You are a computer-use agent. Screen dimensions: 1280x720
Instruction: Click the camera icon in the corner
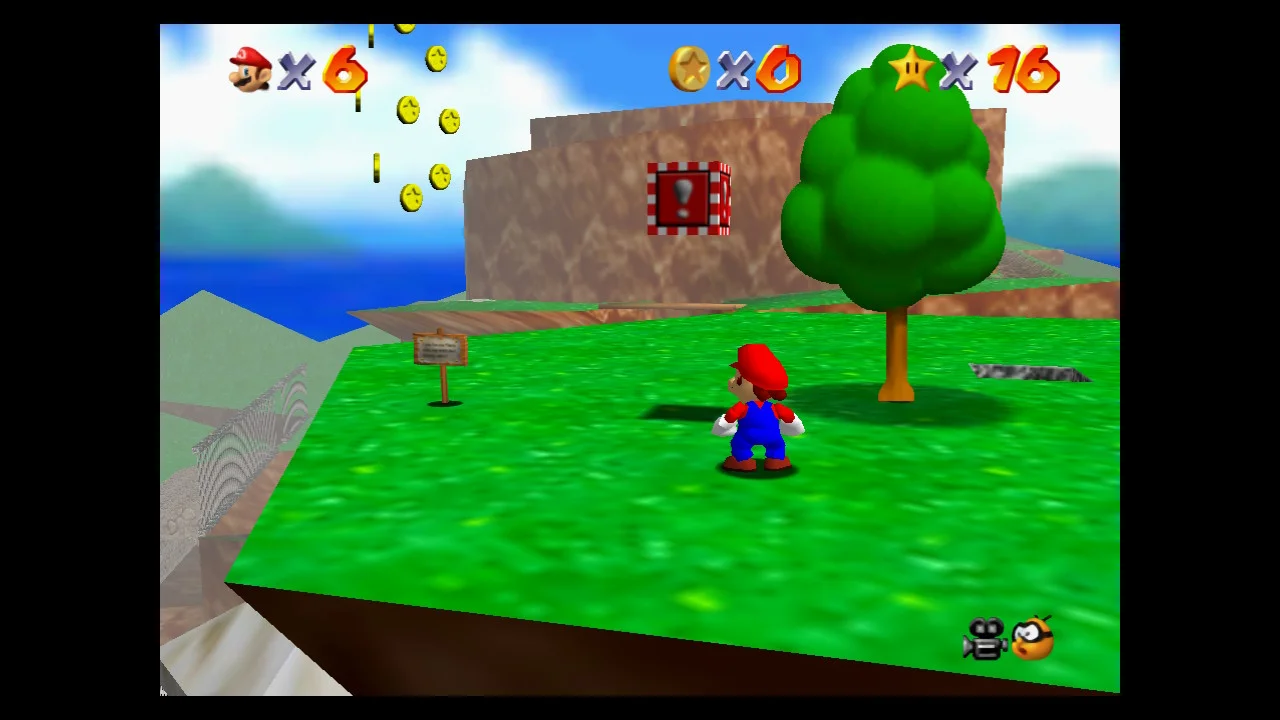click(x=985, y=640)
